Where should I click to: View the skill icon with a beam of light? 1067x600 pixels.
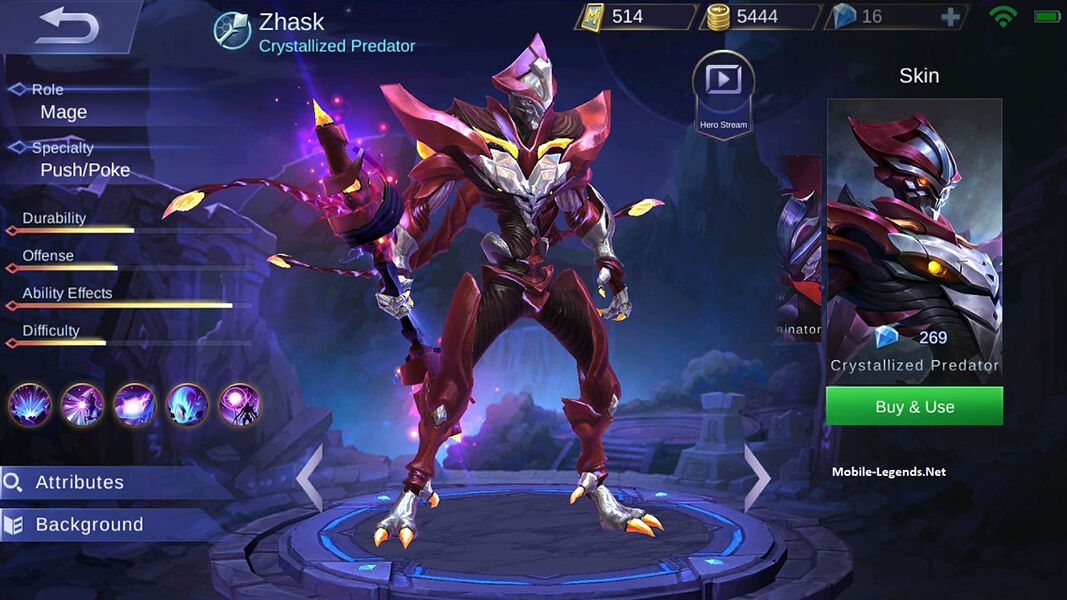[x=82, y=405]
